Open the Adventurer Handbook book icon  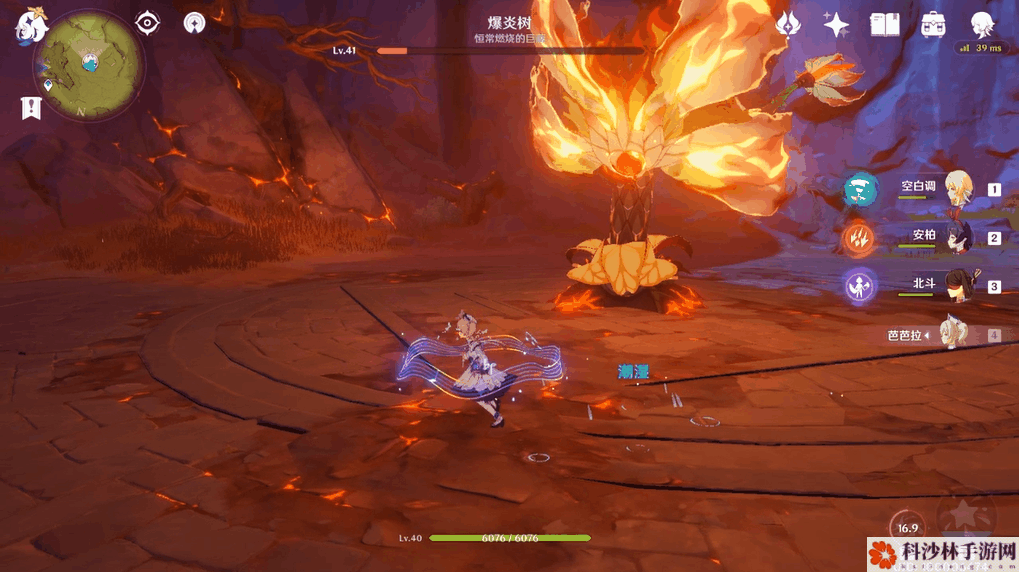coord(885,24)
